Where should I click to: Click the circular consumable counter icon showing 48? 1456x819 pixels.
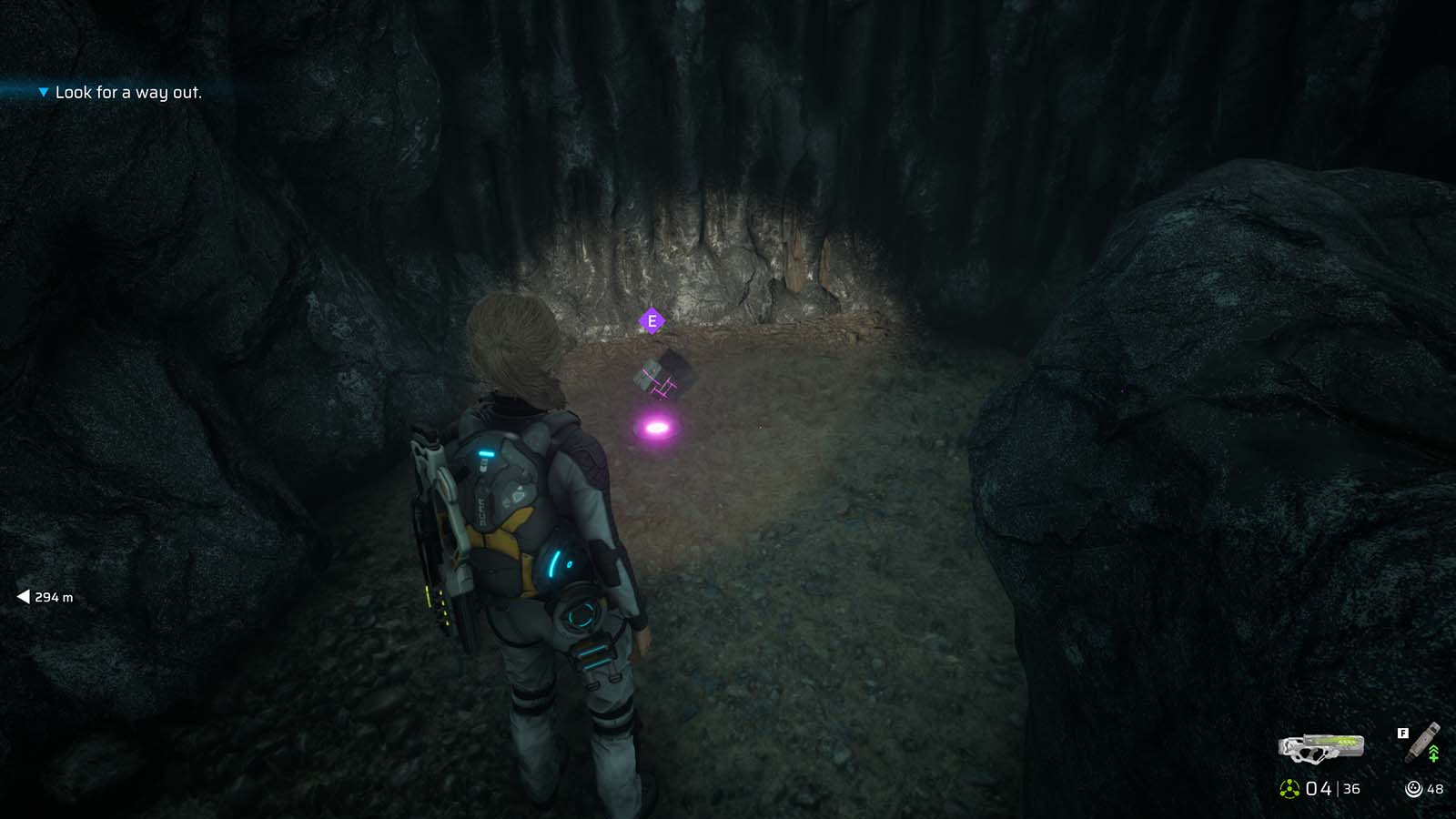1413,788
